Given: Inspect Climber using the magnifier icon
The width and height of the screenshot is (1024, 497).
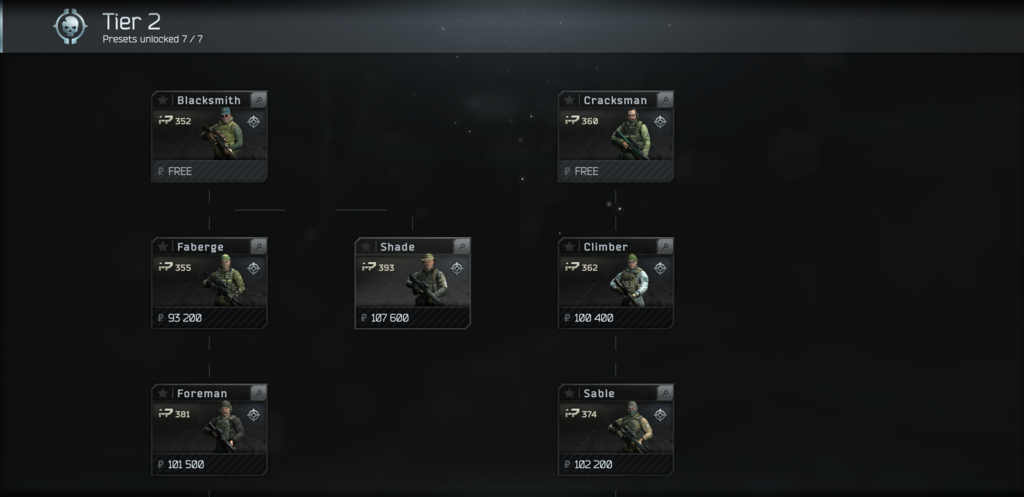Looking at the screenshot, I should coord(665,247).
